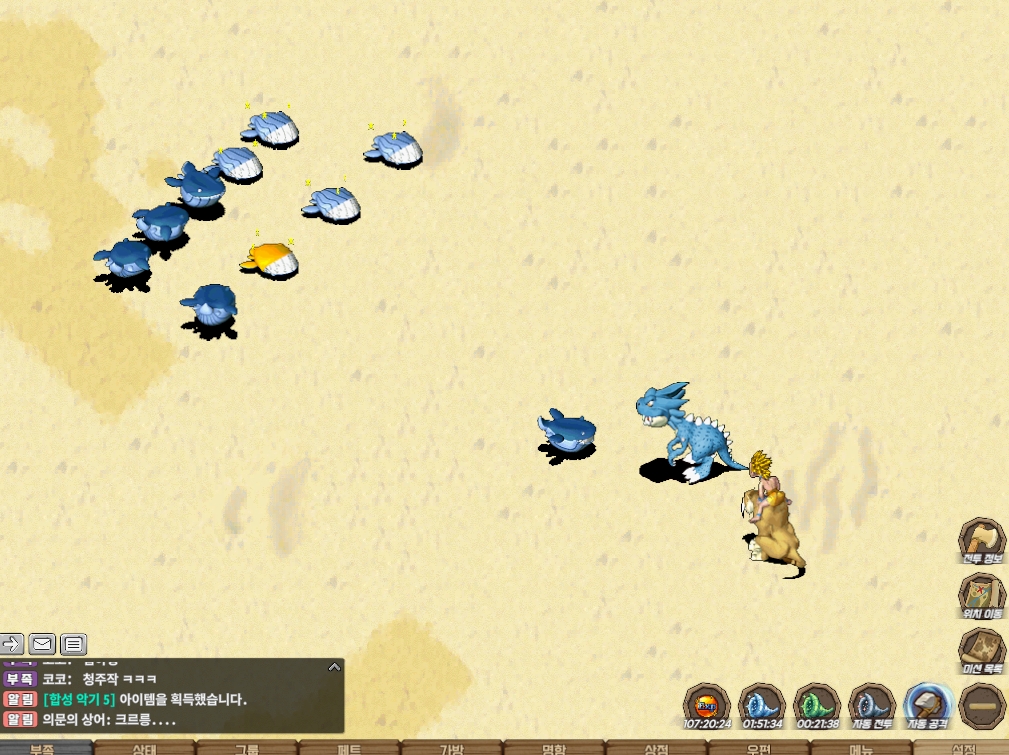Open the 메뉴 menu tab

pyautogui.click(x=860, y=748)
